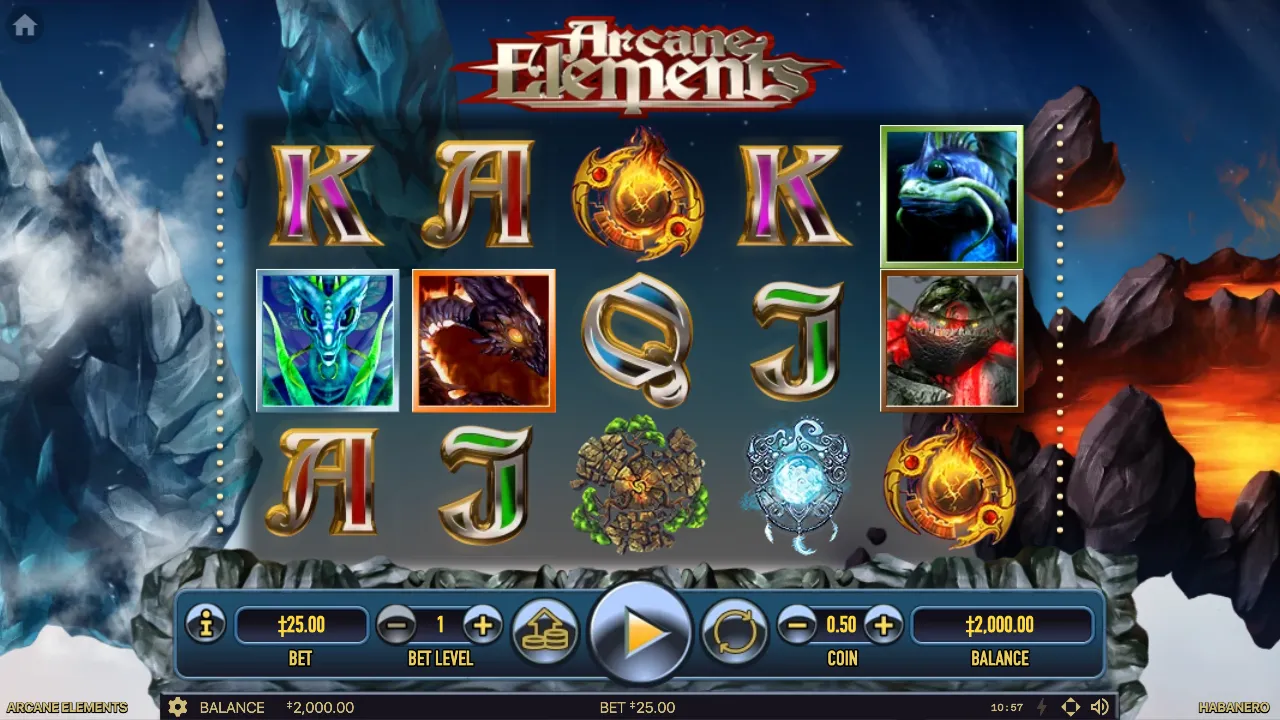The image size is (1280, 720).
Task: Start the autoplay spin feature
Action: coord(736,631)
